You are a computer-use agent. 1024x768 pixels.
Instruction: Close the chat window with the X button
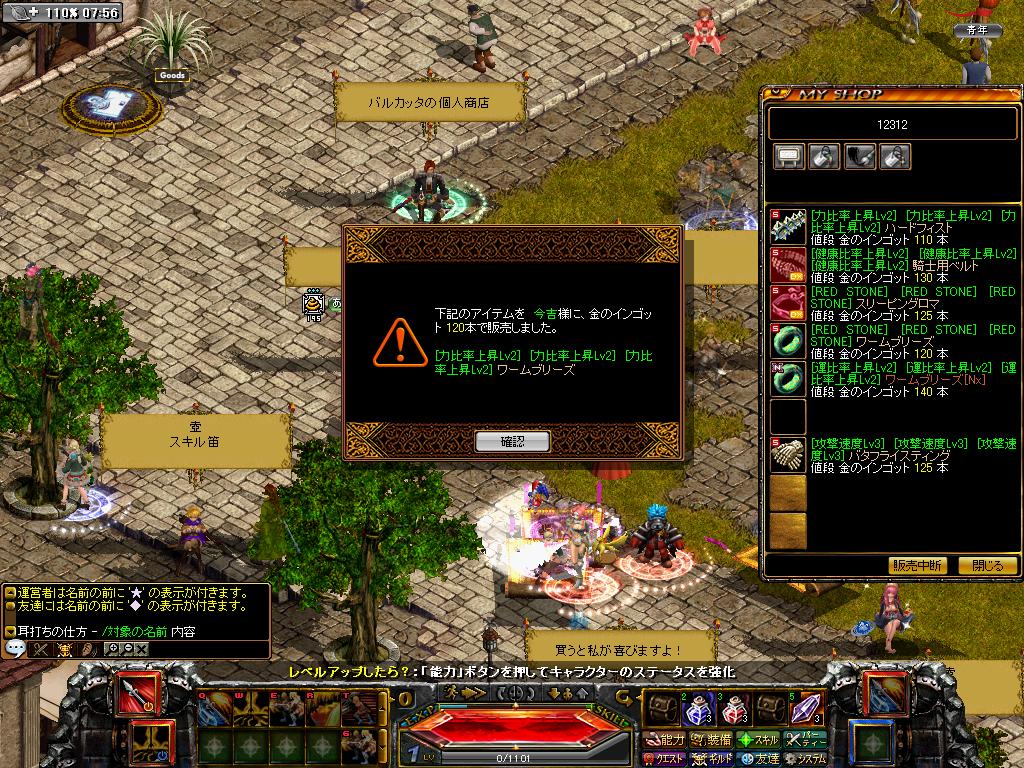(141, 648)
